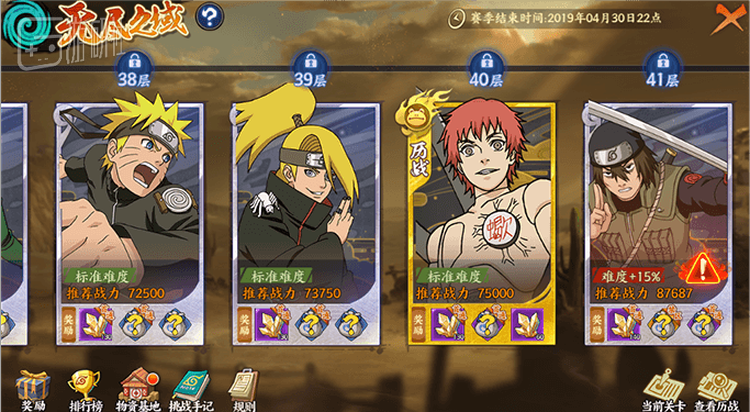Image resolution: width=750 pixels, height=412 pixels.
Task: Tap the lock icon above 41层
Action: [661, 59]
